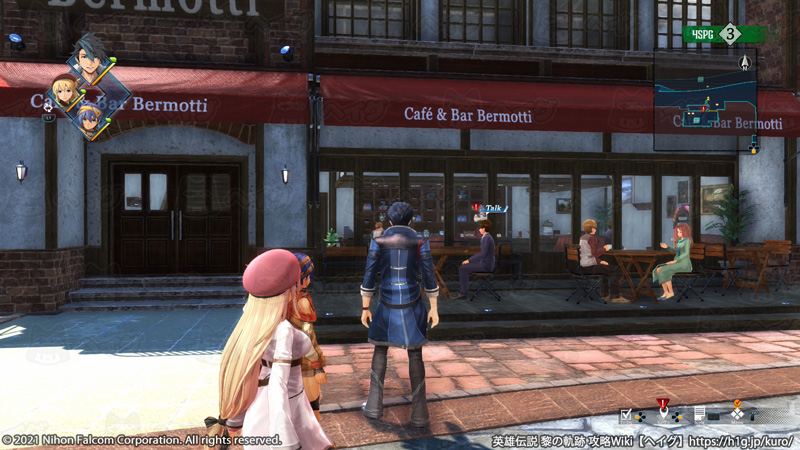This screenshot has width=800, height=450.
Task: Select the blonde girl with red beret portrait
Action: pos(65,93)
